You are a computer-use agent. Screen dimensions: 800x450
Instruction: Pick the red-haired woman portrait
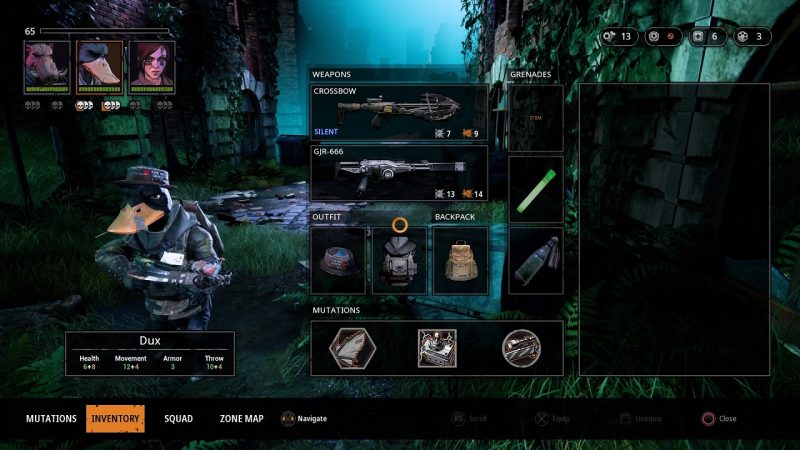point(151,64)
